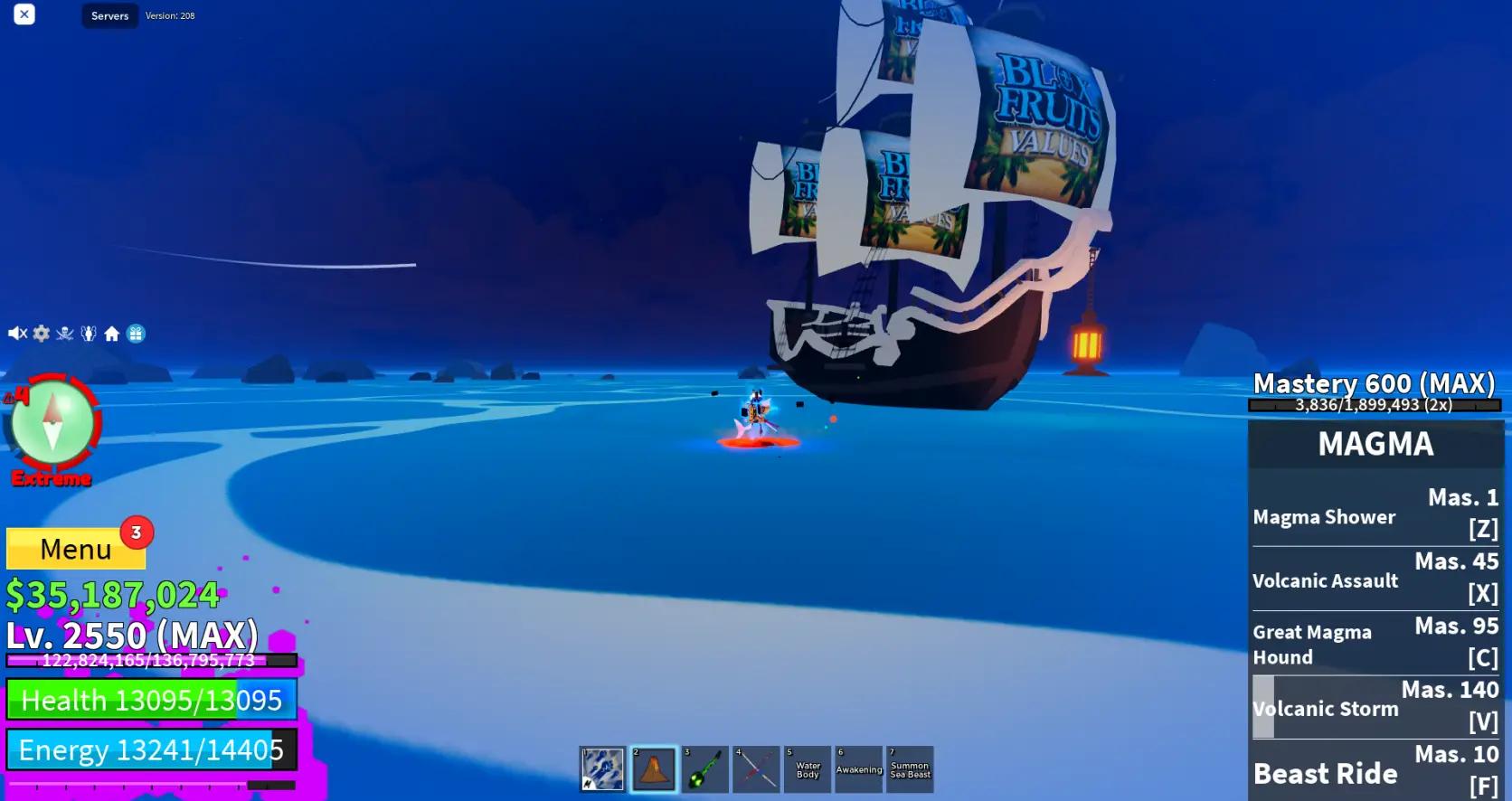The width and height of the screenshot is (1512, 801).
Task: Select the Awakening hotbar slot
Action: coord(858,769)
